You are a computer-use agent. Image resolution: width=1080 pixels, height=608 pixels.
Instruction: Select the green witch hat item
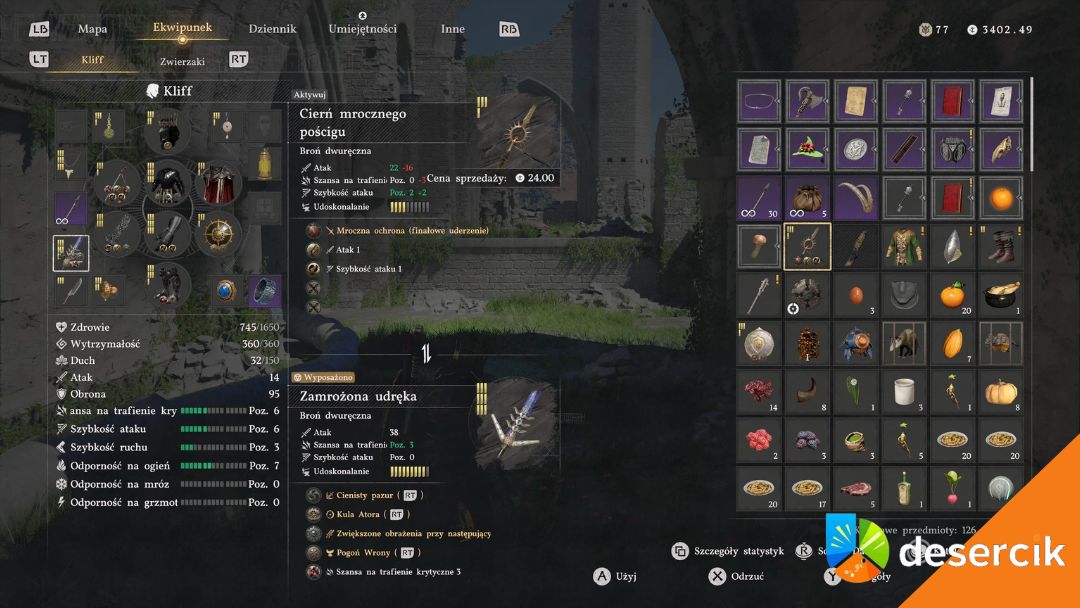(x=809, y=149)
